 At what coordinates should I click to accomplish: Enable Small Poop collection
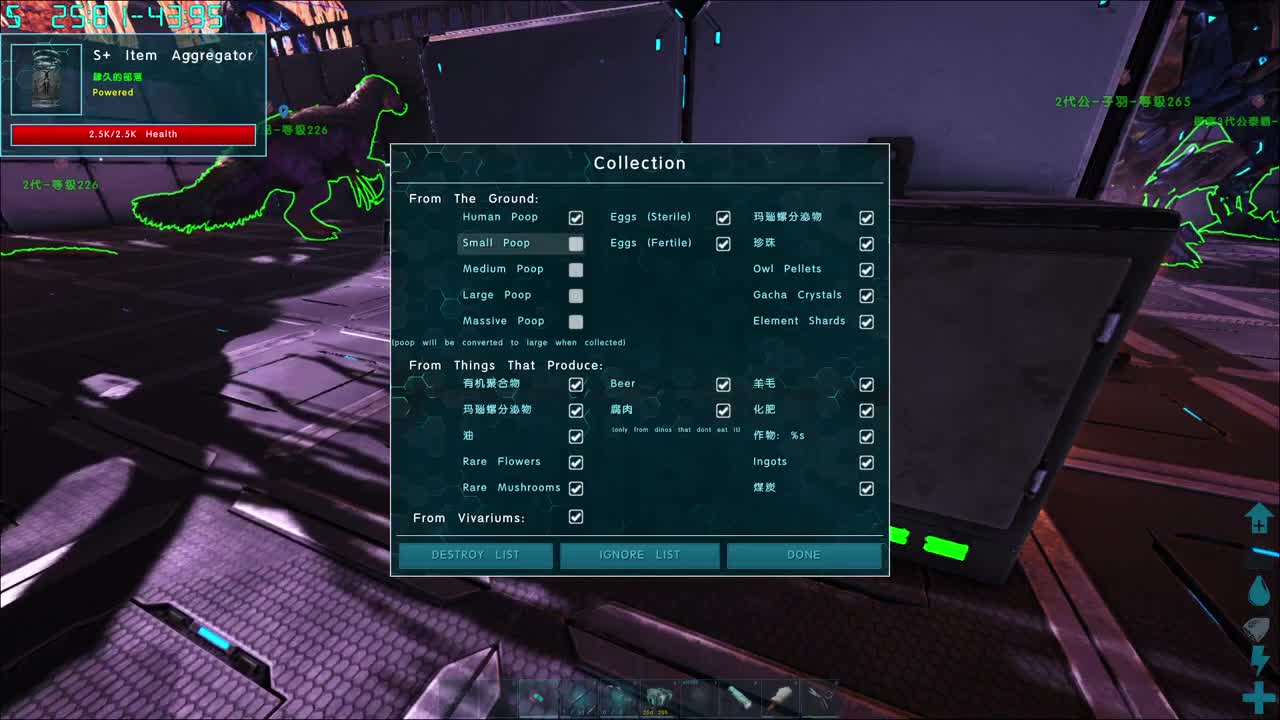[x=576, y=244]
